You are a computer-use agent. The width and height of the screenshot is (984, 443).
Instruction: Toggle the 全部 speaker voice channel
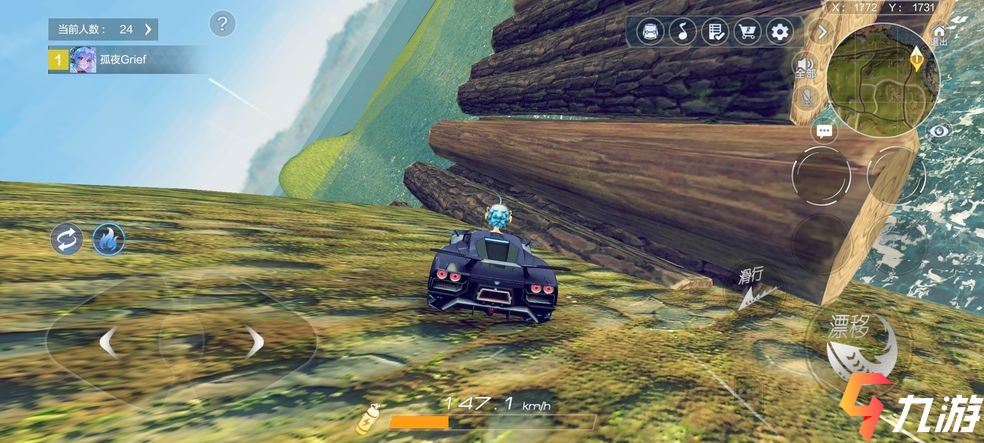(805, 67)
